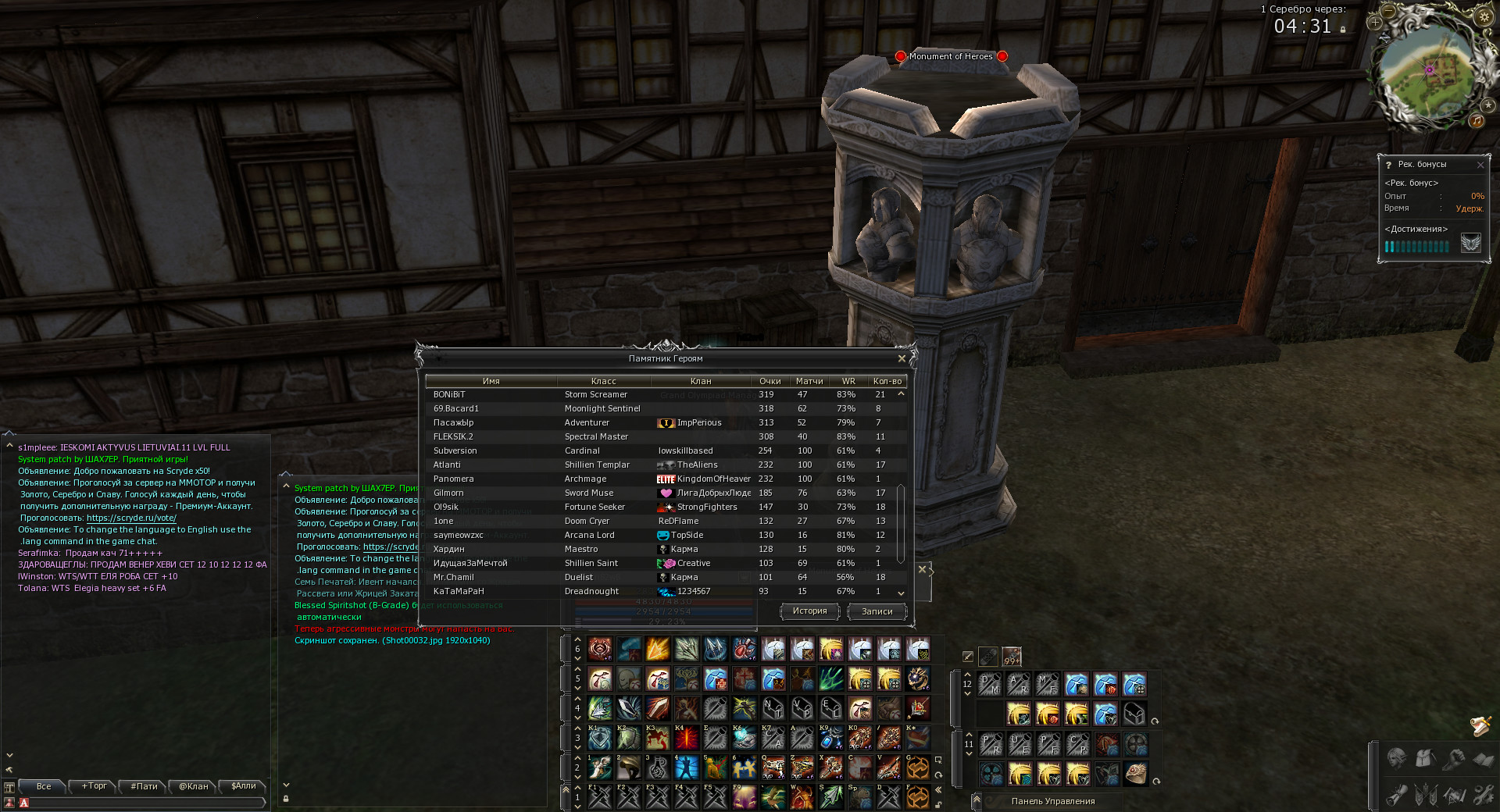Close the Памятник Героям window
Viewport: 1500px width, 812px height.
tap(902, 358)
